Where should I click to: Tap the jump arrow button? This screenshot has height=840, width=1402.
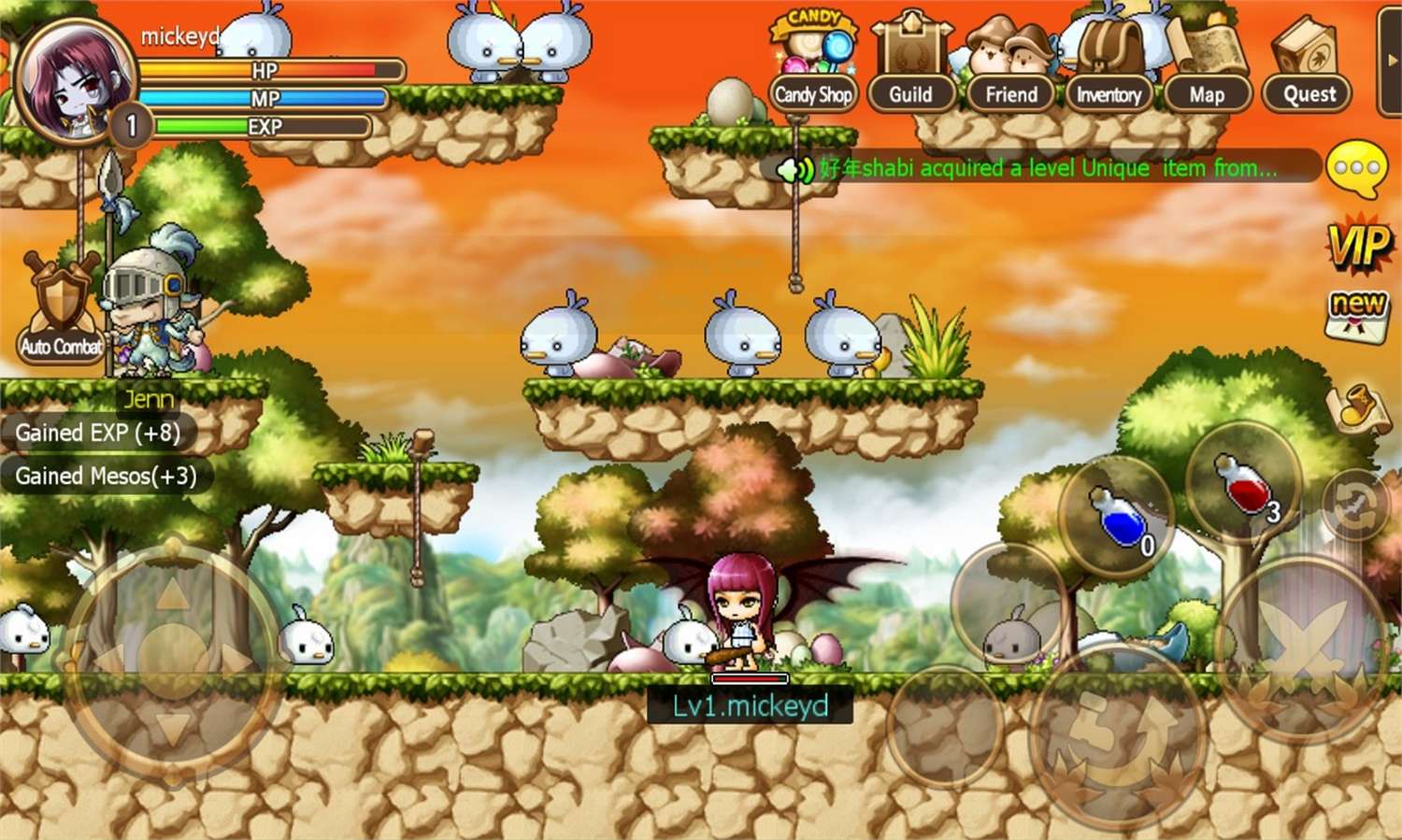click(1117, 734)
